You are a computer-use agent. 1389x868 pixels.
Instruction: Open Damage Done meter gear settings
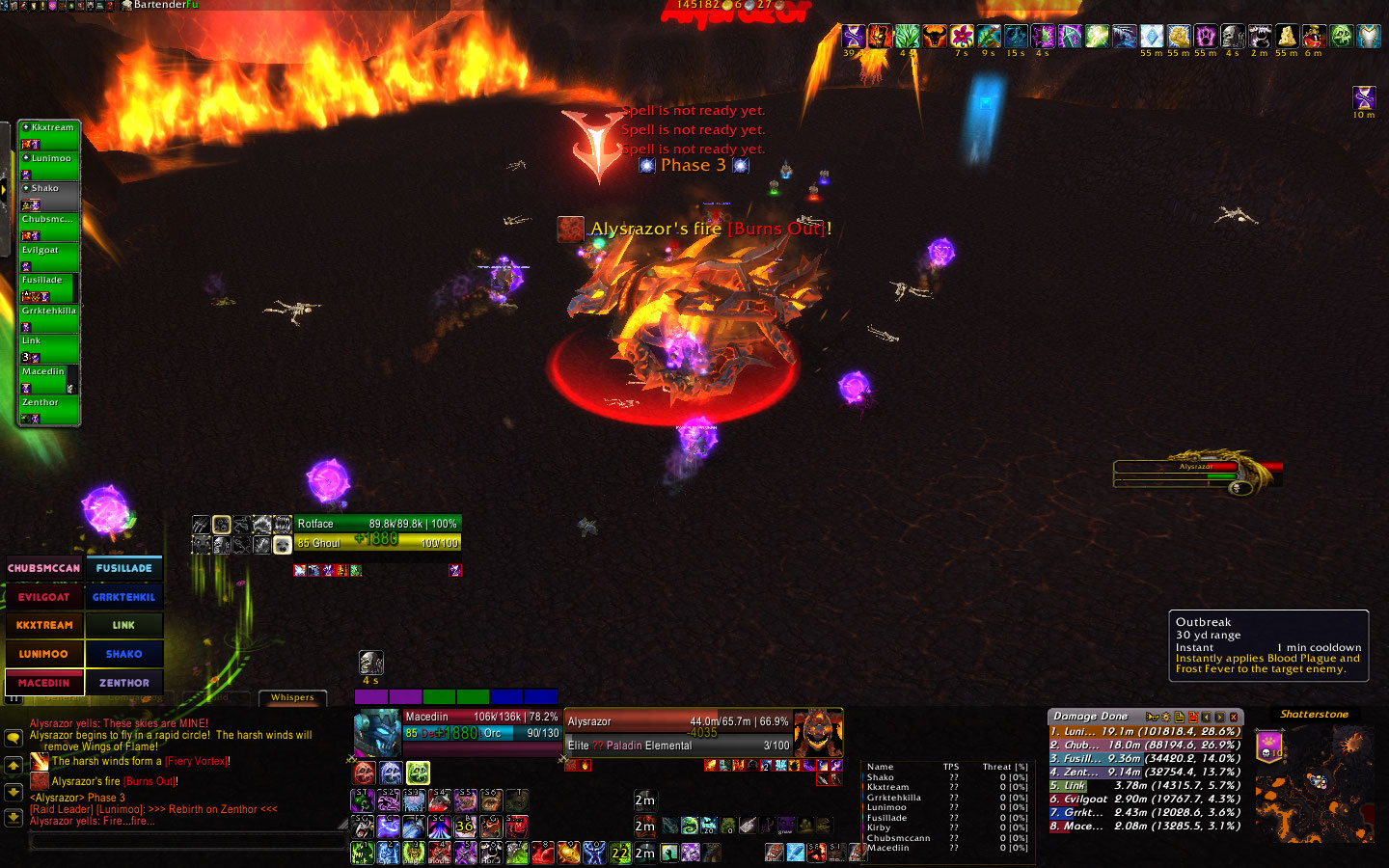[x=1165, y=718]
